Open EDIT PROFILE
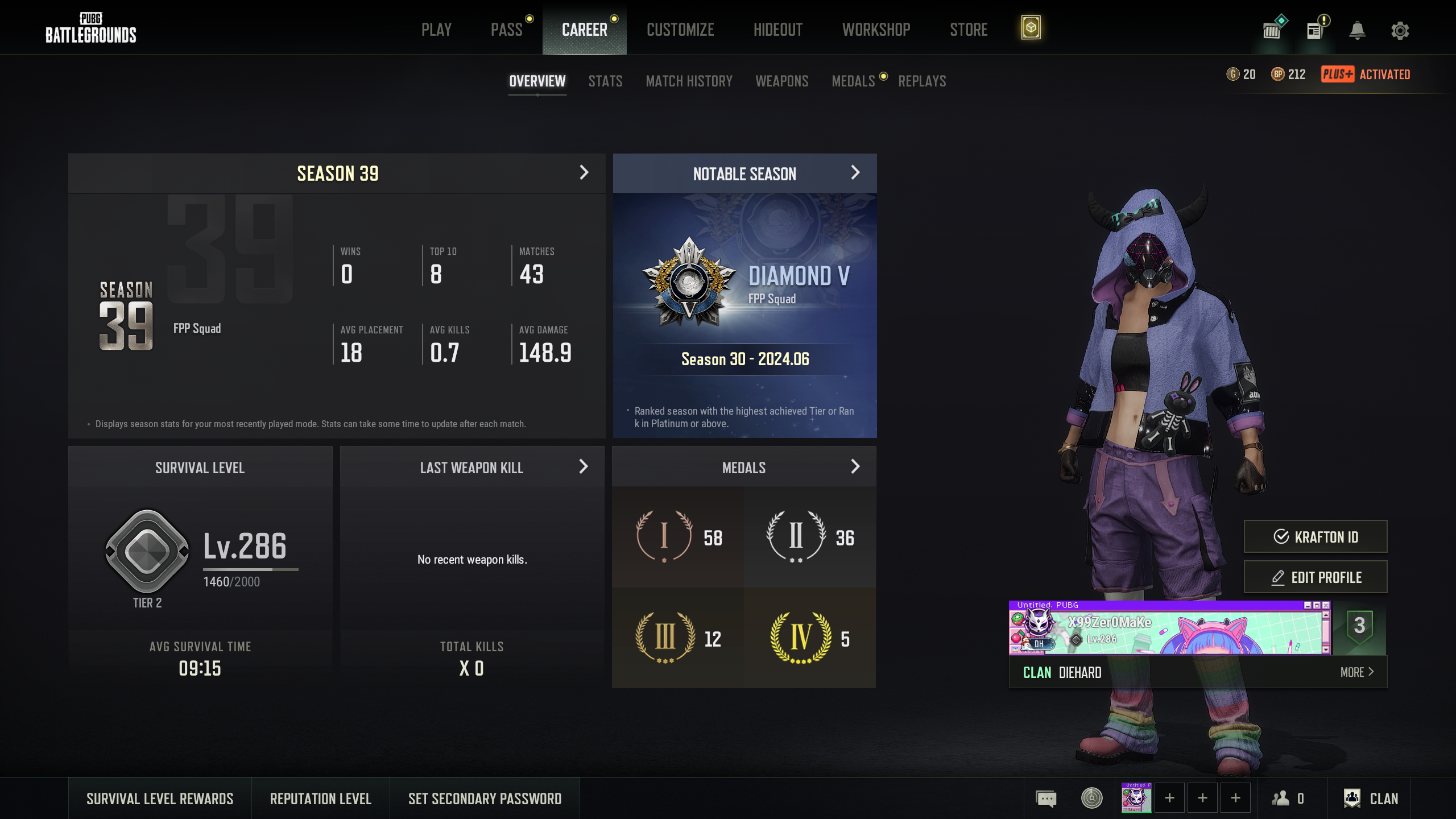This screenshot has height=819, width=1456. coord(1315,577)
